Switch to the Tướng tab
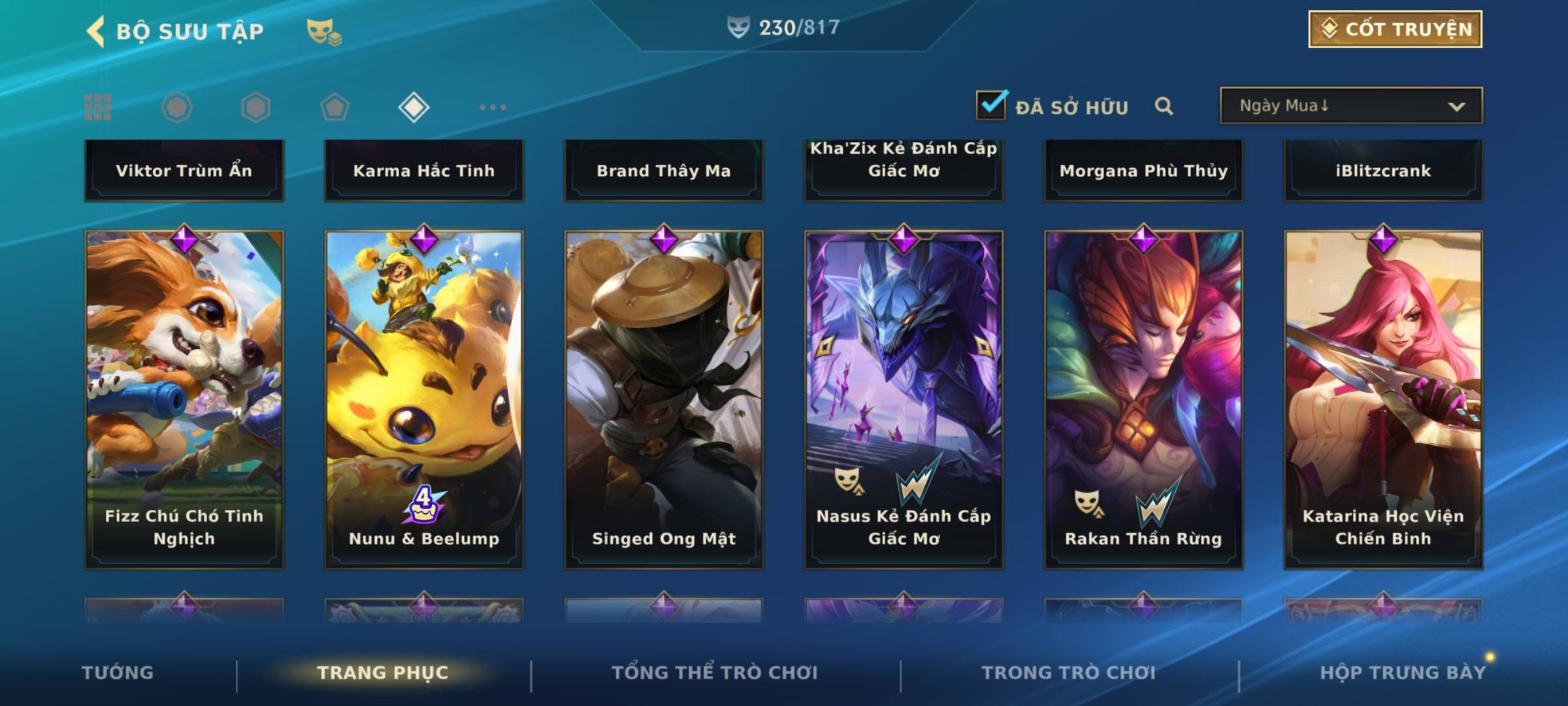The width and height of the screenshot is (1568, 706). point(118,673)
